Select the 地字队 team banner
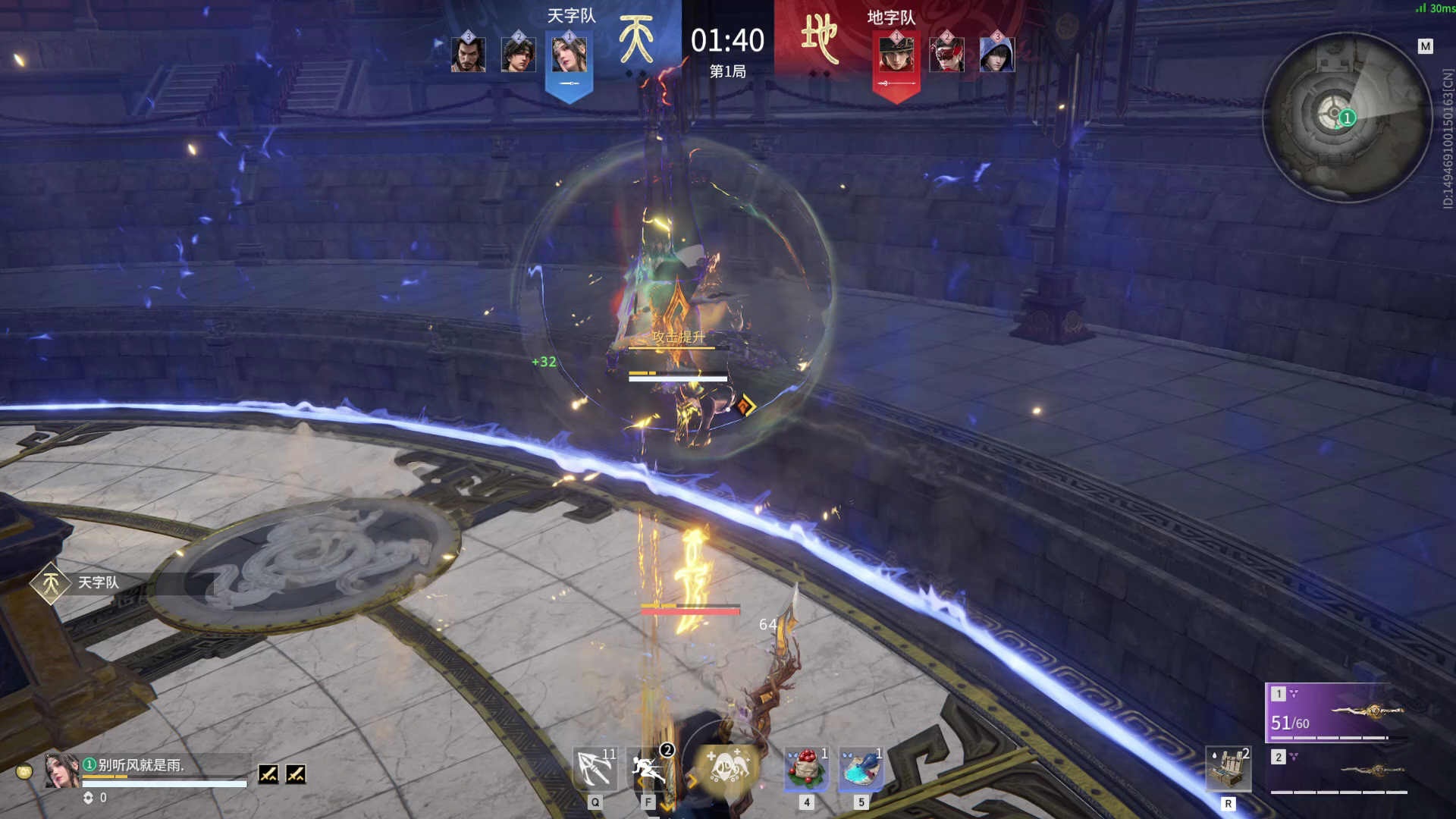Image resolution: width=1456 pixels, height=819 pixels. (x=892, y=17)
